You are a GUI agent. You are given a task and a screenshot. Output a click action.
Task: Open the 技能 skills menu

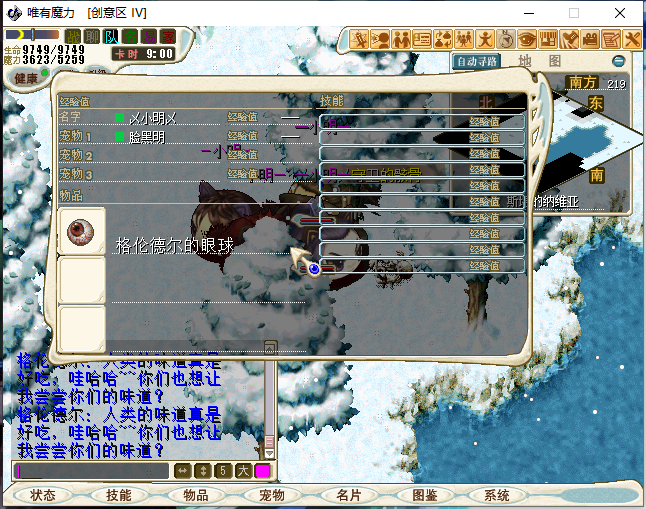coord(119,495)
